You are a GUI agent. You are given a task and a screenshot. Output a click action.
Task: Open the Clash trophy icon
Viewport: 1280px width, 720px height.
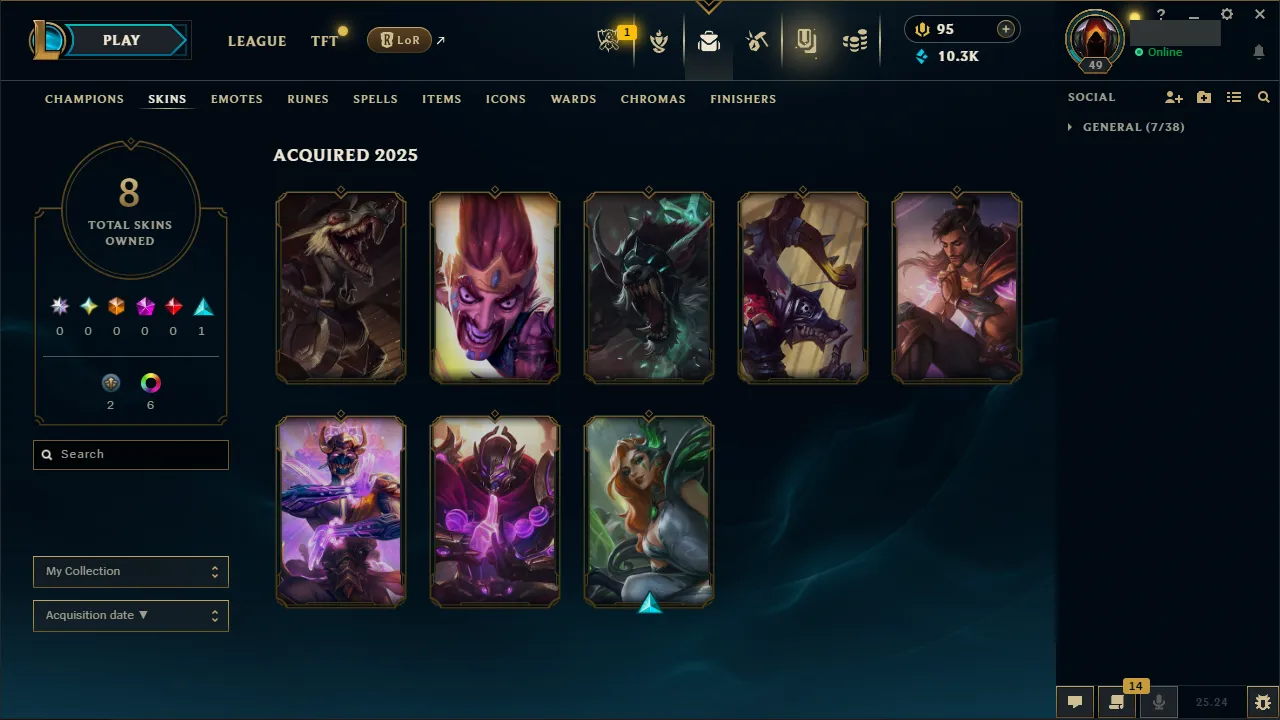click(x=659, y=42)
